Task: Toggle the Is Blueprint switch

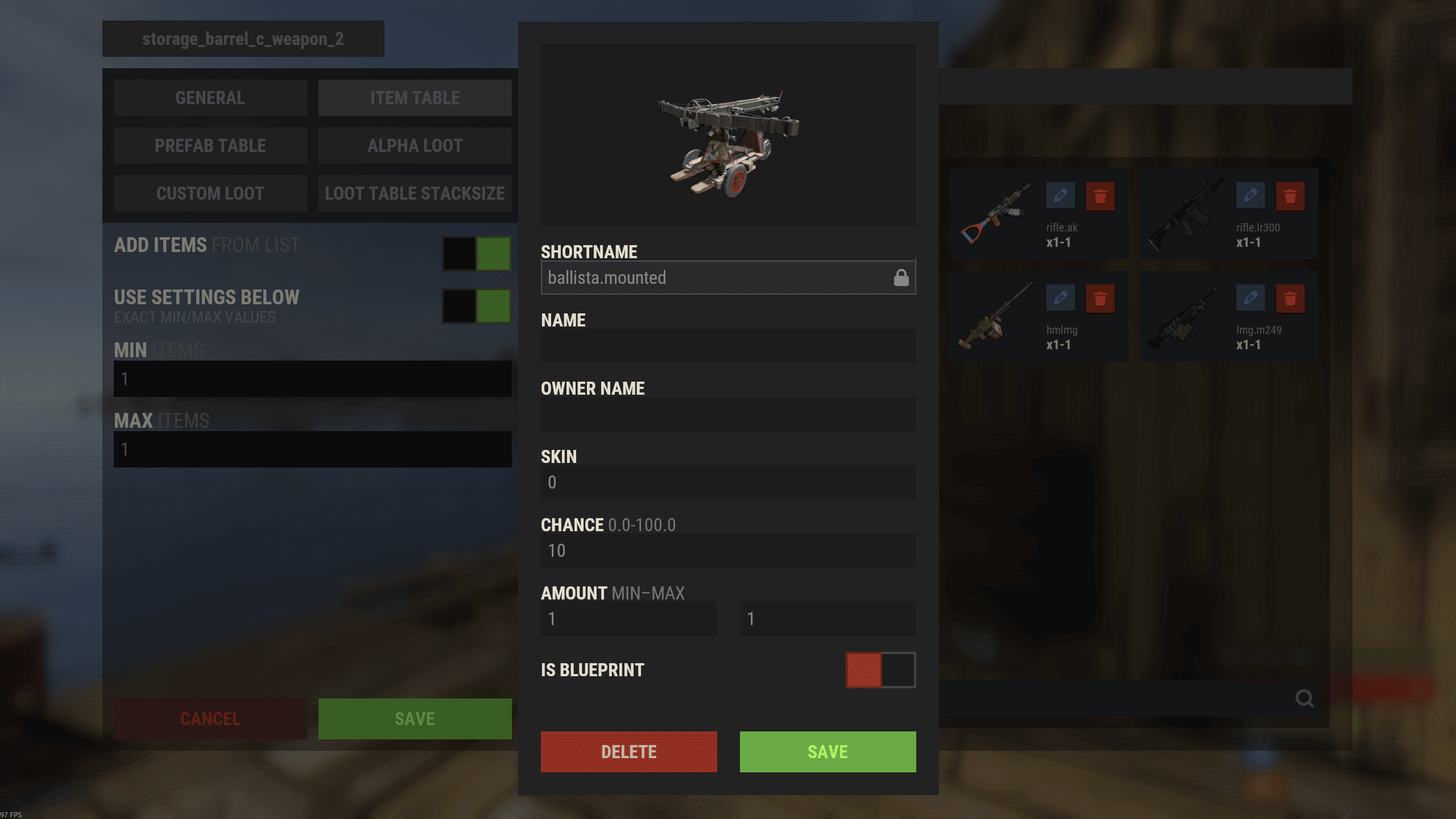Action: click(x=880, y=670)
